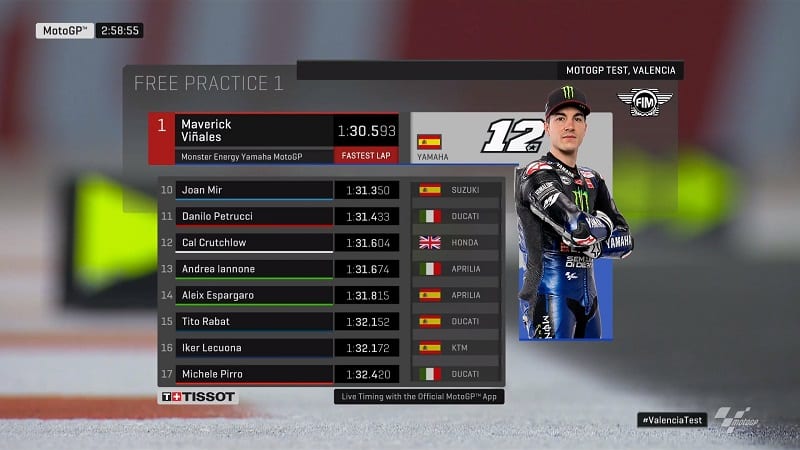Select Aleix Espargaro's row
The width and height of the screenshot is (800, 450).
pyautogui.click(x=255, y=295)
